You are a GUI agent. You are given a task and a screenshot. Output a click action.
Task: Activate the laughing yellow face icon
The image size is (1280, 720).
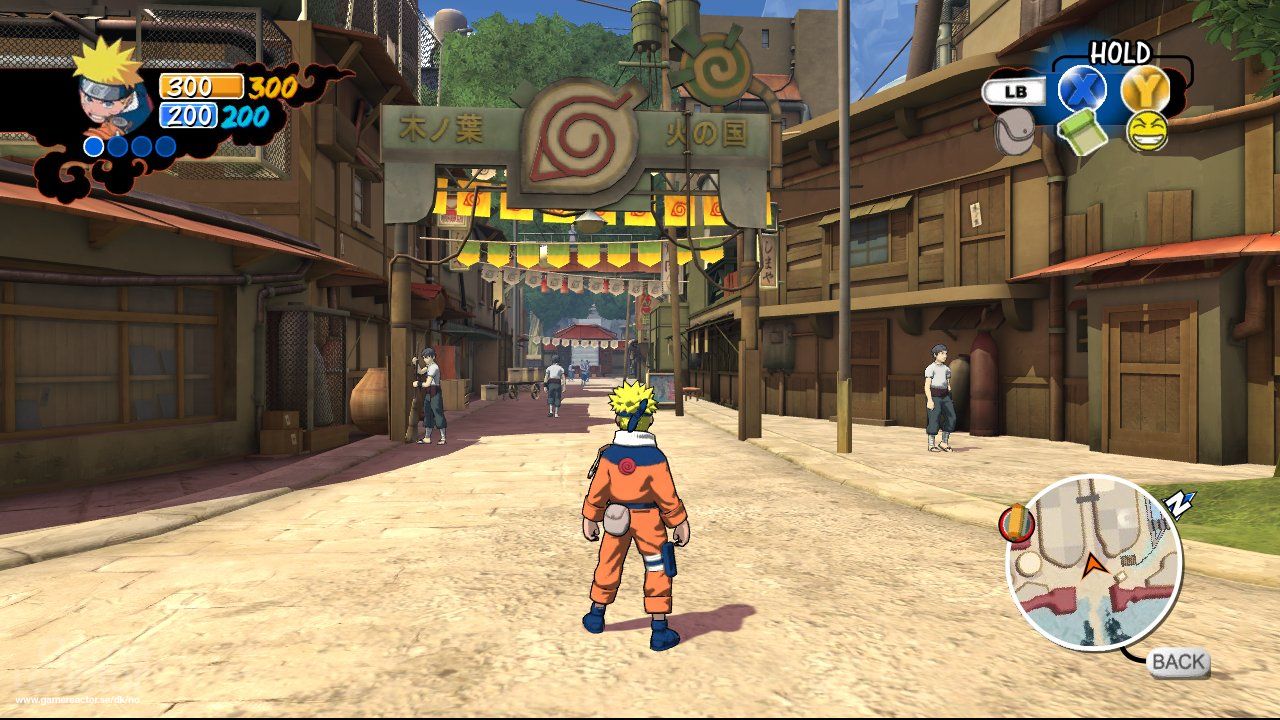(x=1146, y=131)
